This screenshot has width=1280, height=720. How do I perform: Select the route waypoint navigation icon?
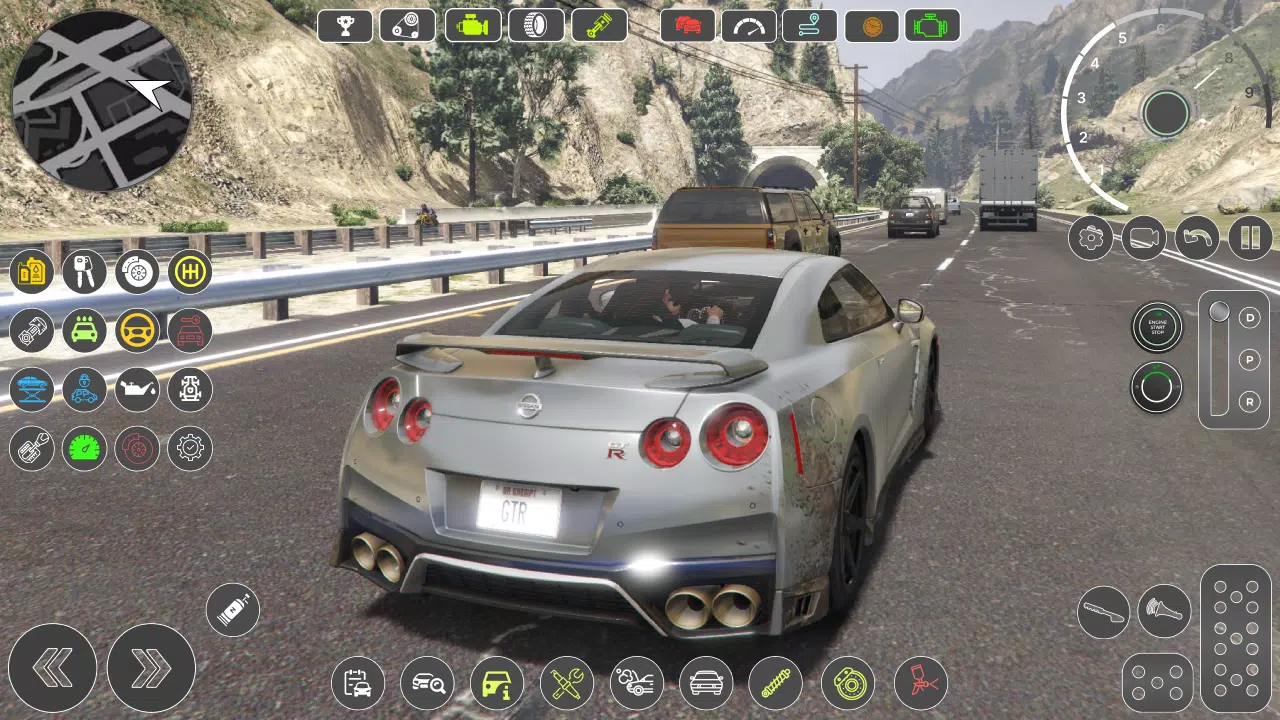tap(810, 25)
